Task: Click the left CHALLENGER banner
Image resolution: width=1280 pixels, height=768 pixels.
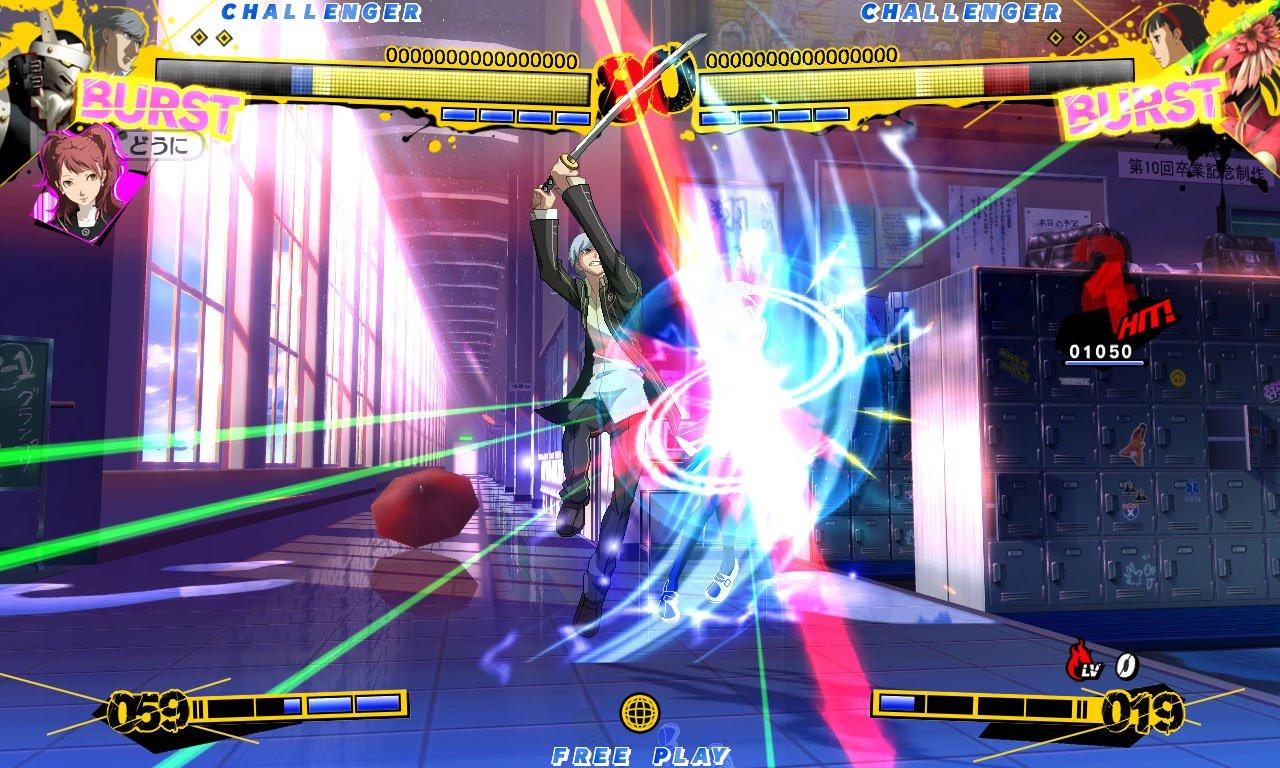Action: click(320, 13)
